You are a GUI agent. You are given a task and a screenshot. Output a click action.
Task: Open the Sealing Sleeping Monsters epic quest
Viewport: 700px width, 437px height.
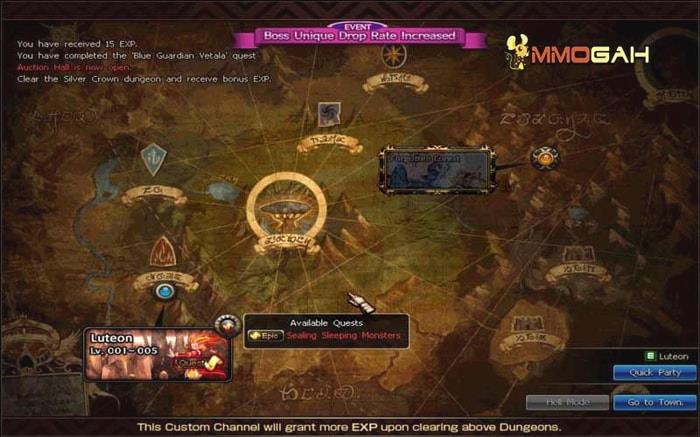343,336
